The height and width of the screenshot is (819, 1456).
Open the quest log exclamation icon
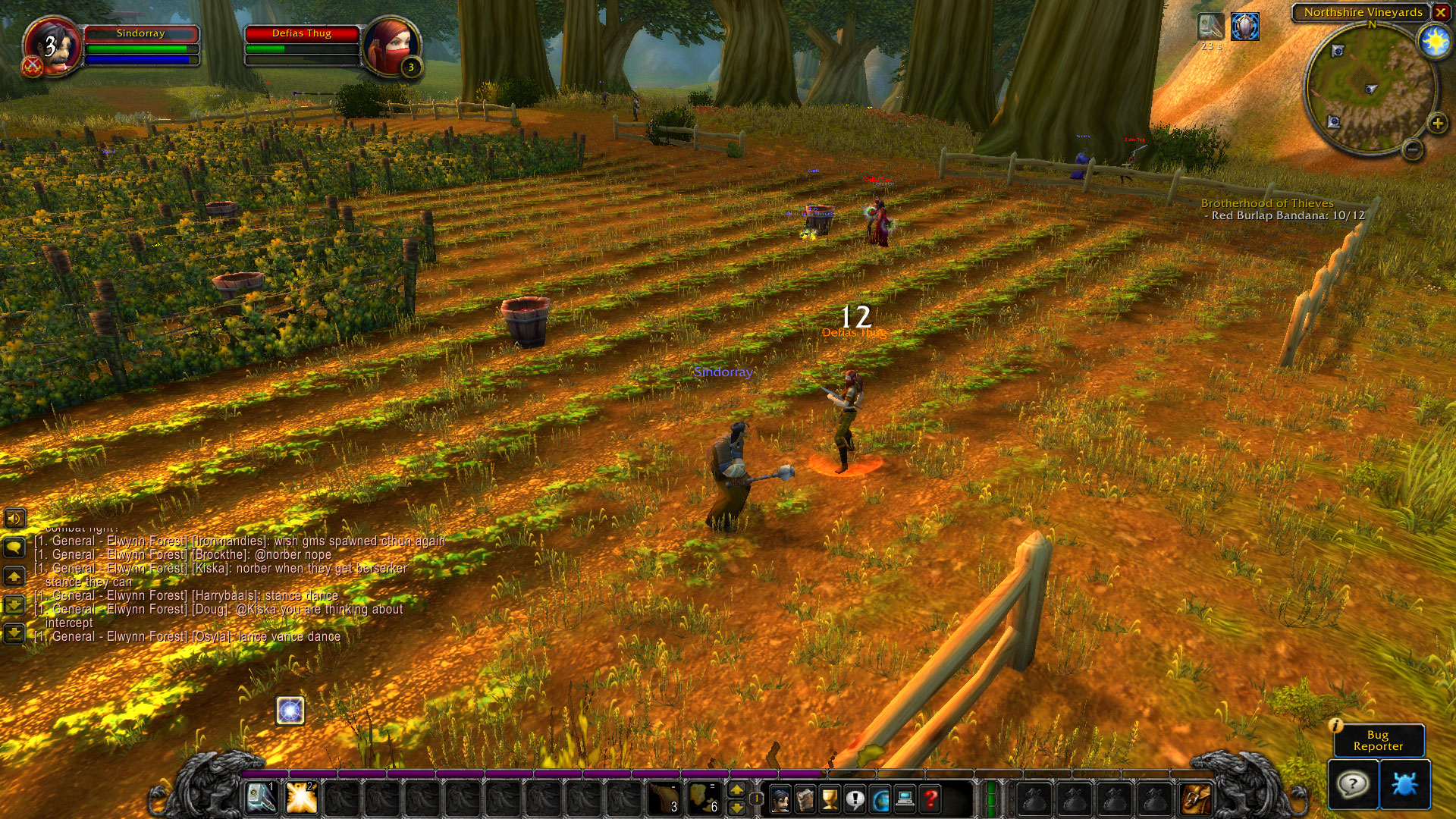(855, 799)
